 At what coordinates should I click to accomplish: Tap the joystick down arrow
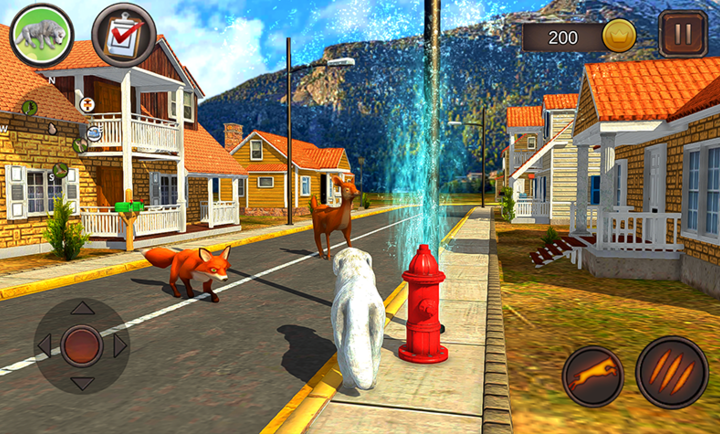(x=82, y=383)
